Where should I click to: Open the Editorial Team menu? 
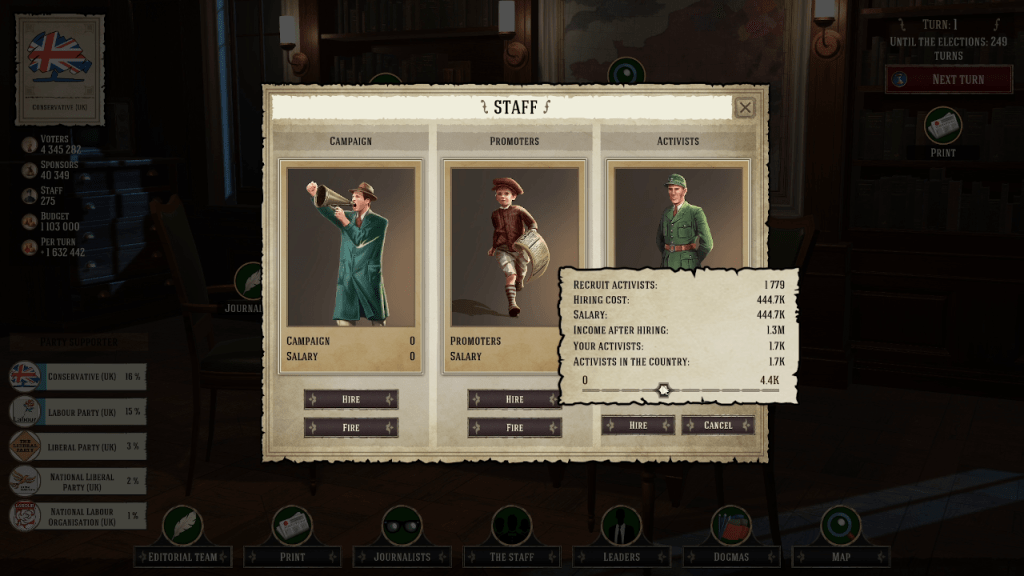[x=183, y=556]
